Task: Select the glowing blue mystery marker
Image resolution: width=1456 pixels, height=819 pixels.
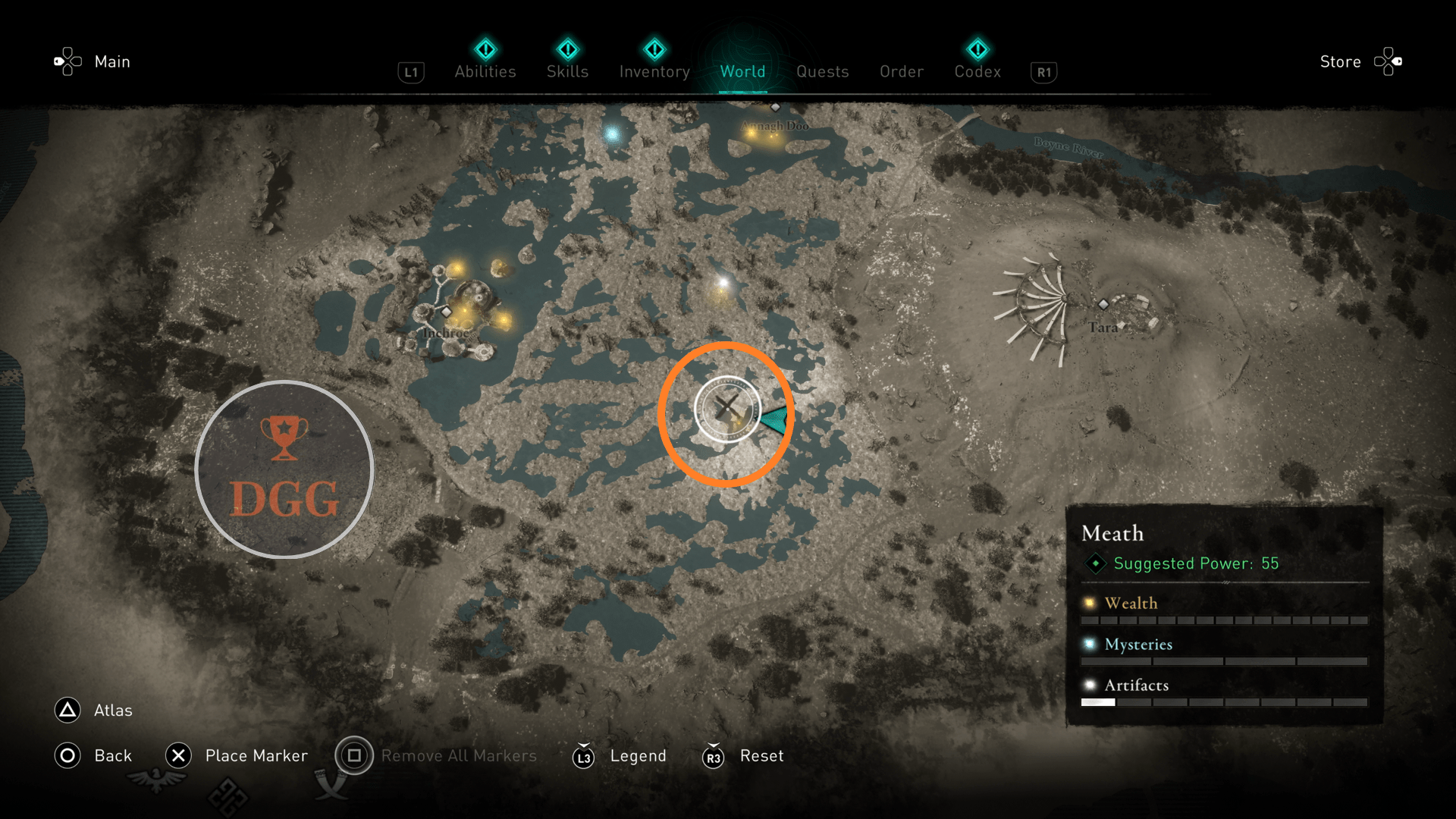Action: point(612,135)
